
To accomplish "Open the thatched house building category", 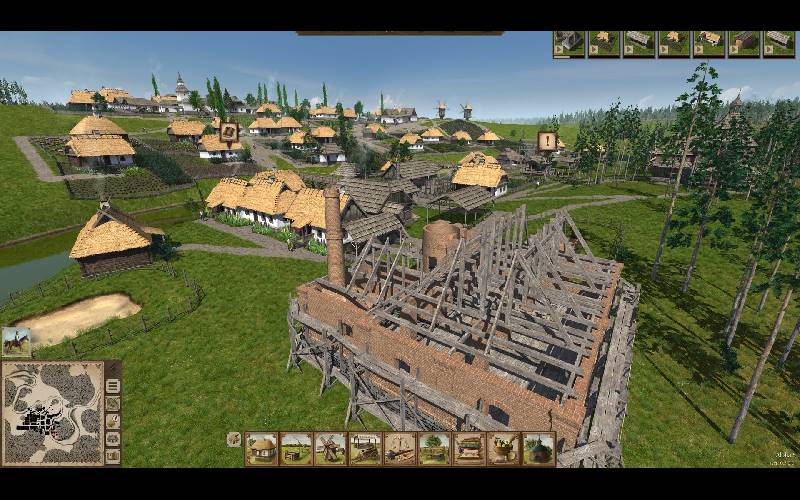I will pos(262,449).
